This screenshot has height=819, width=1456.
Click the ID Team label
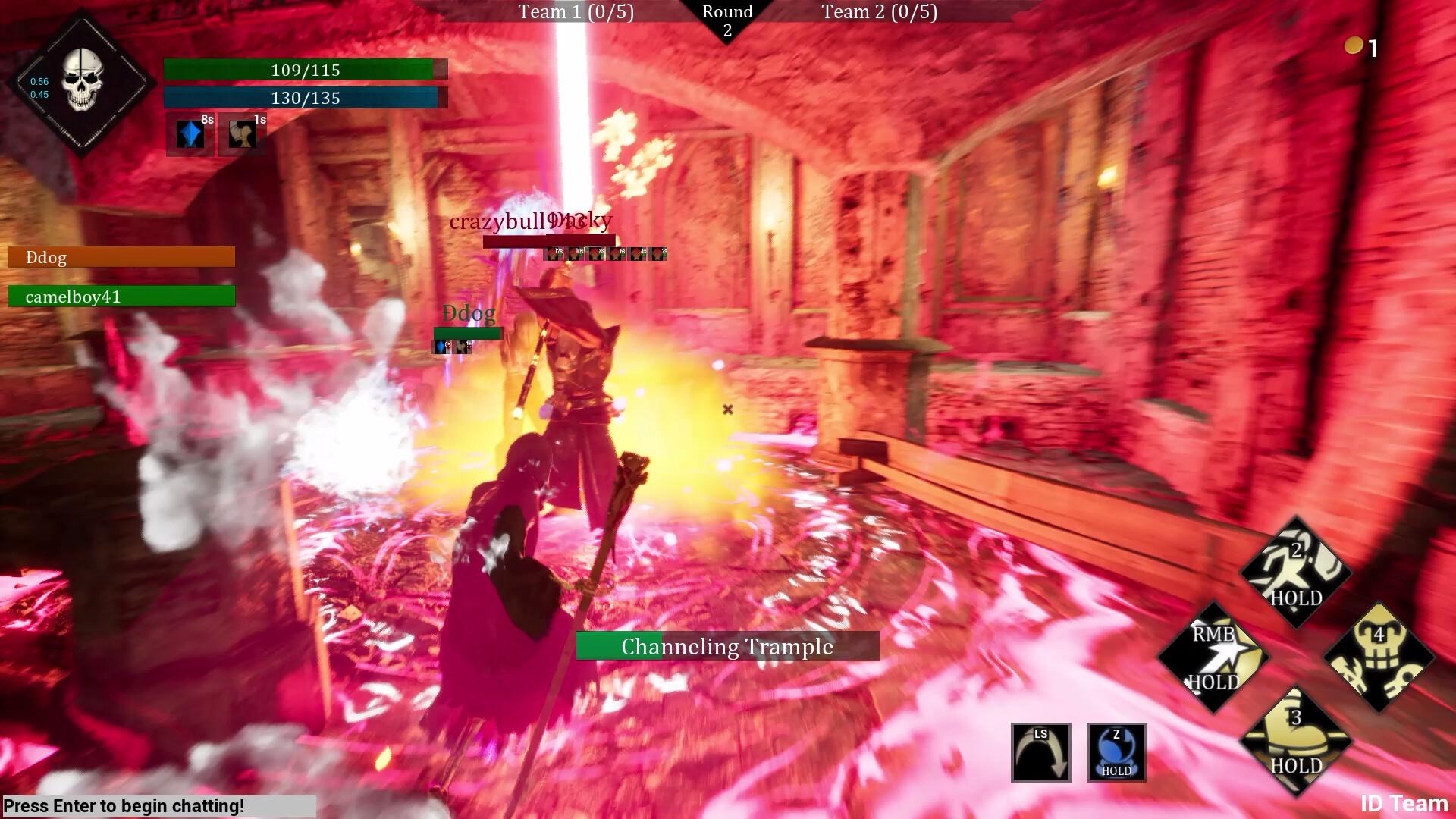coord(1404,802)
